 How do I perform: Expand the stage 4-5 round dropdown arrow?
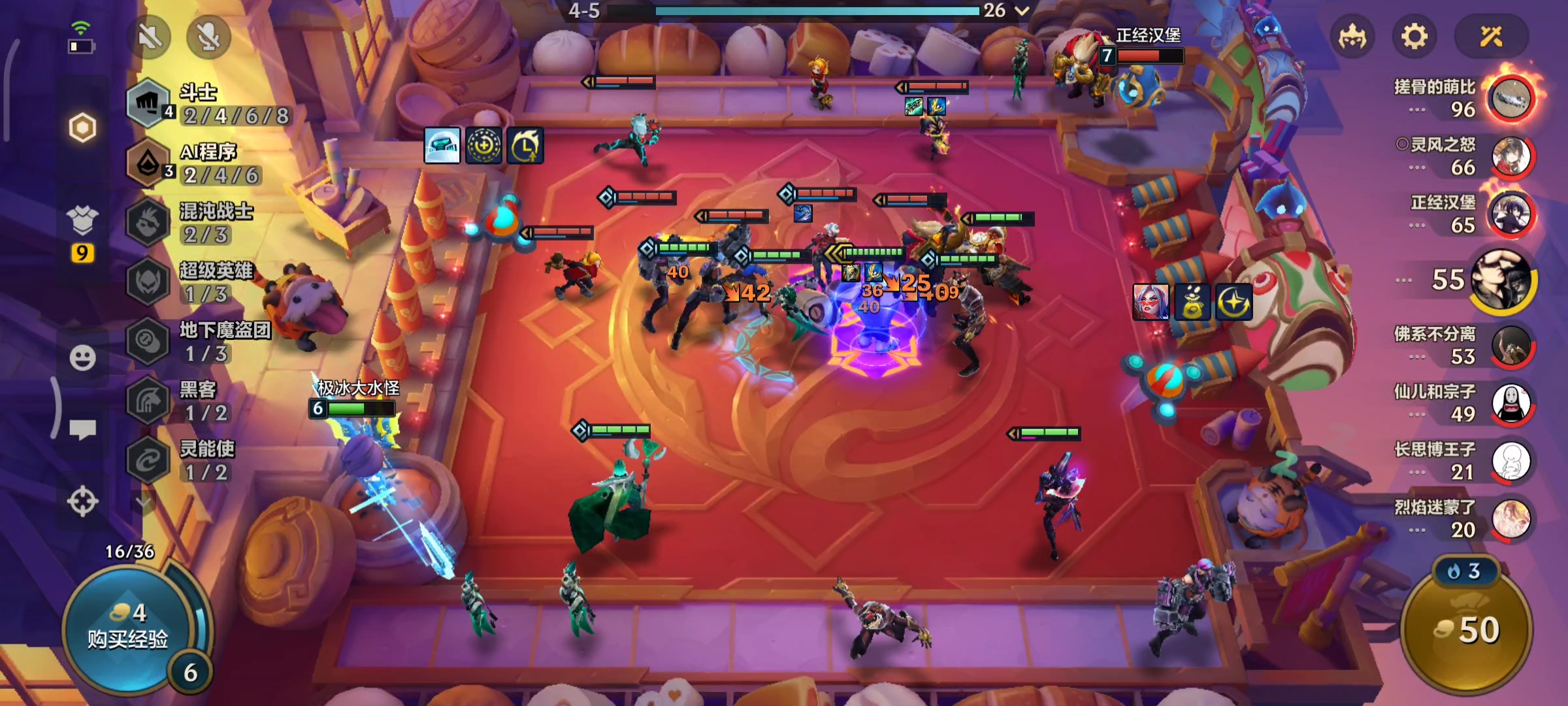[x=1022, y=10]
